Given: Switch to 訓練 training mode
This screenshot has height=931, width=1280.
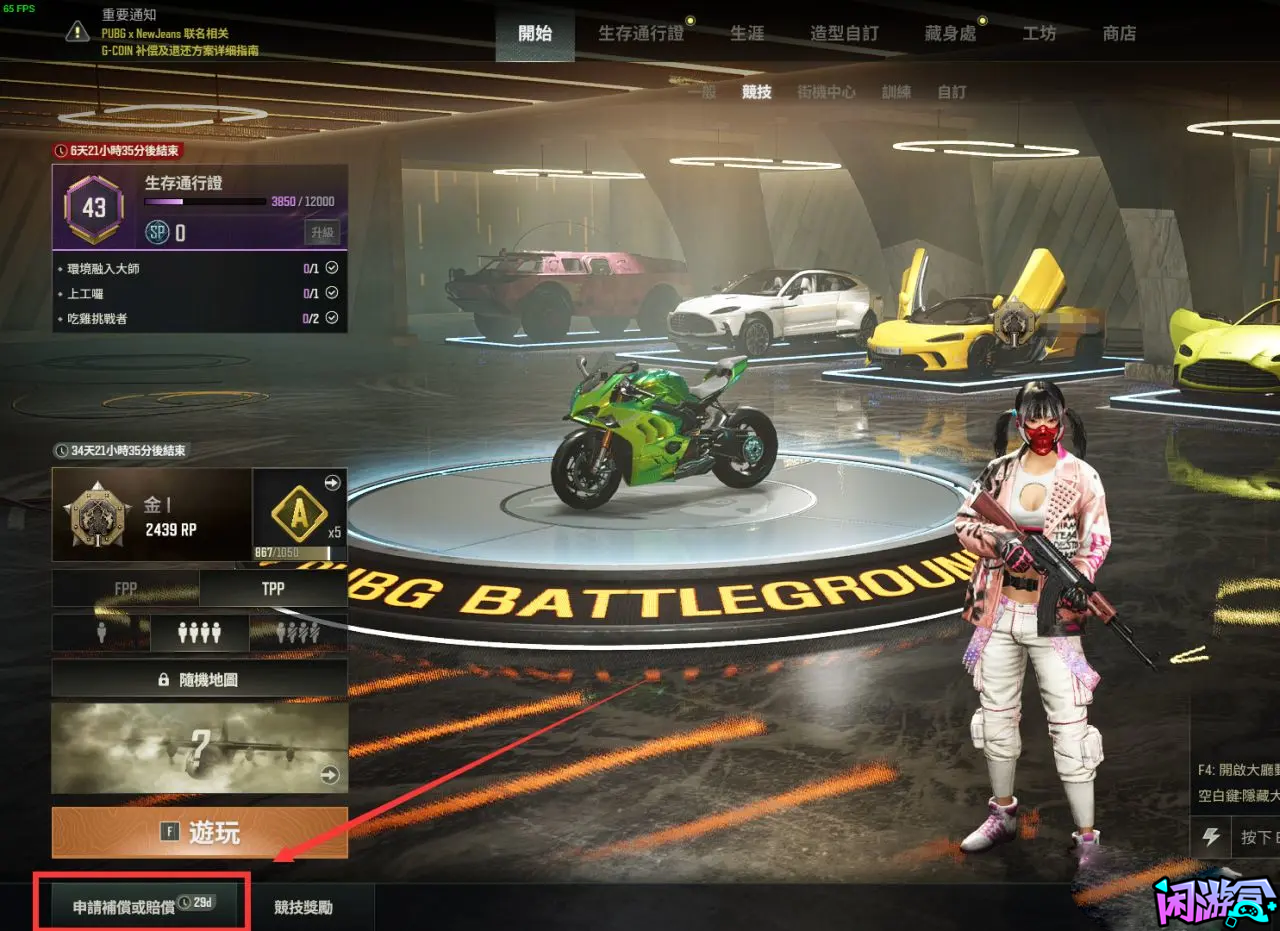Looking at the screenshot, I should click(896, 92).
